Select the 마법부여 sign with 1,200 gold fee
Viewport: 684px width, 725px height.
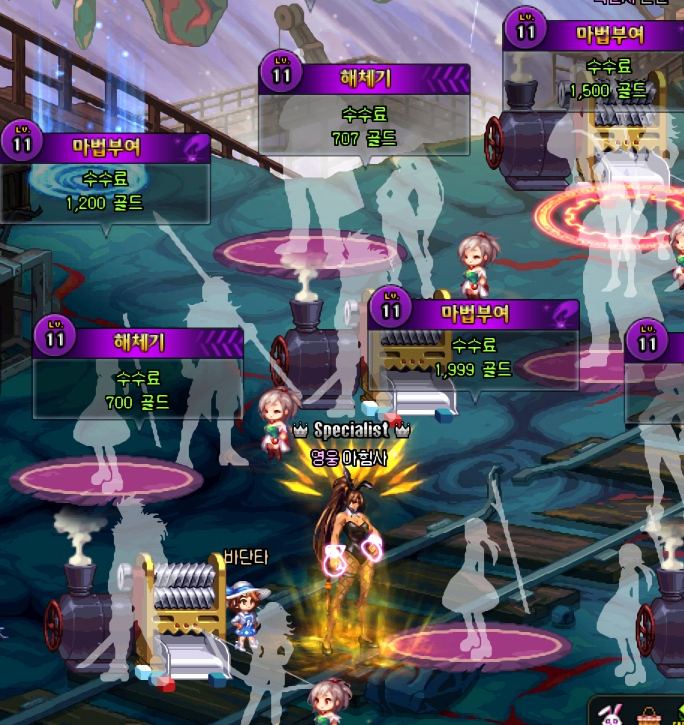(x=106, y=177)
